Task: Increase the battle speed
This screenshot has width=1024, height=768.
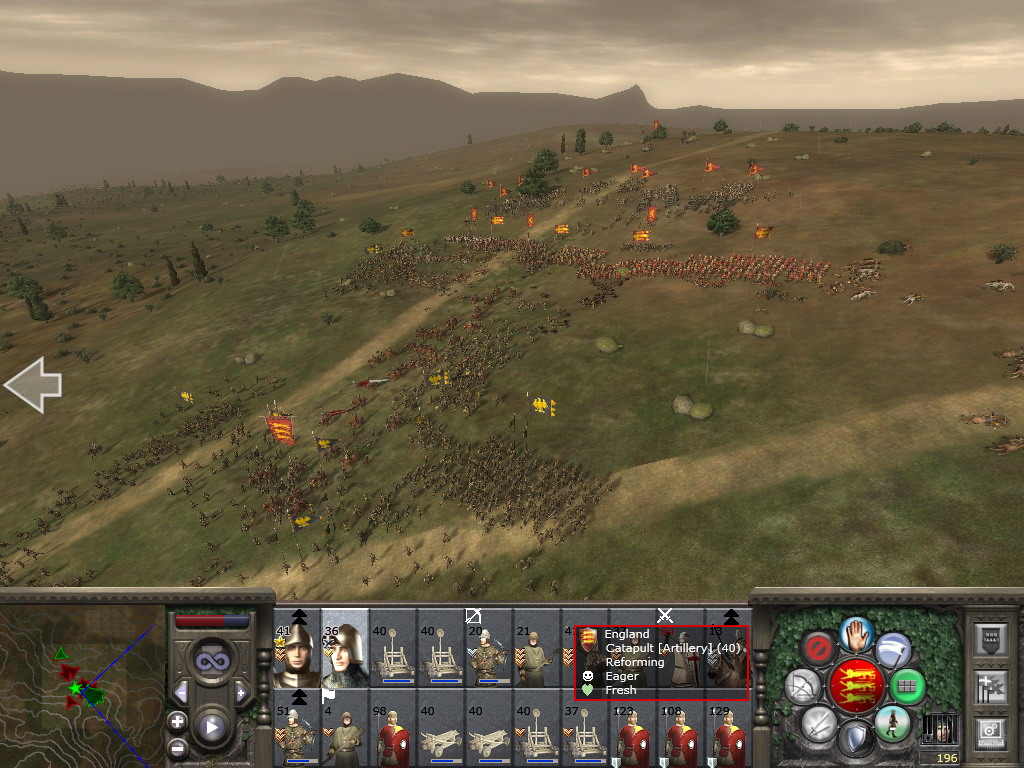Action: [241, 692]
